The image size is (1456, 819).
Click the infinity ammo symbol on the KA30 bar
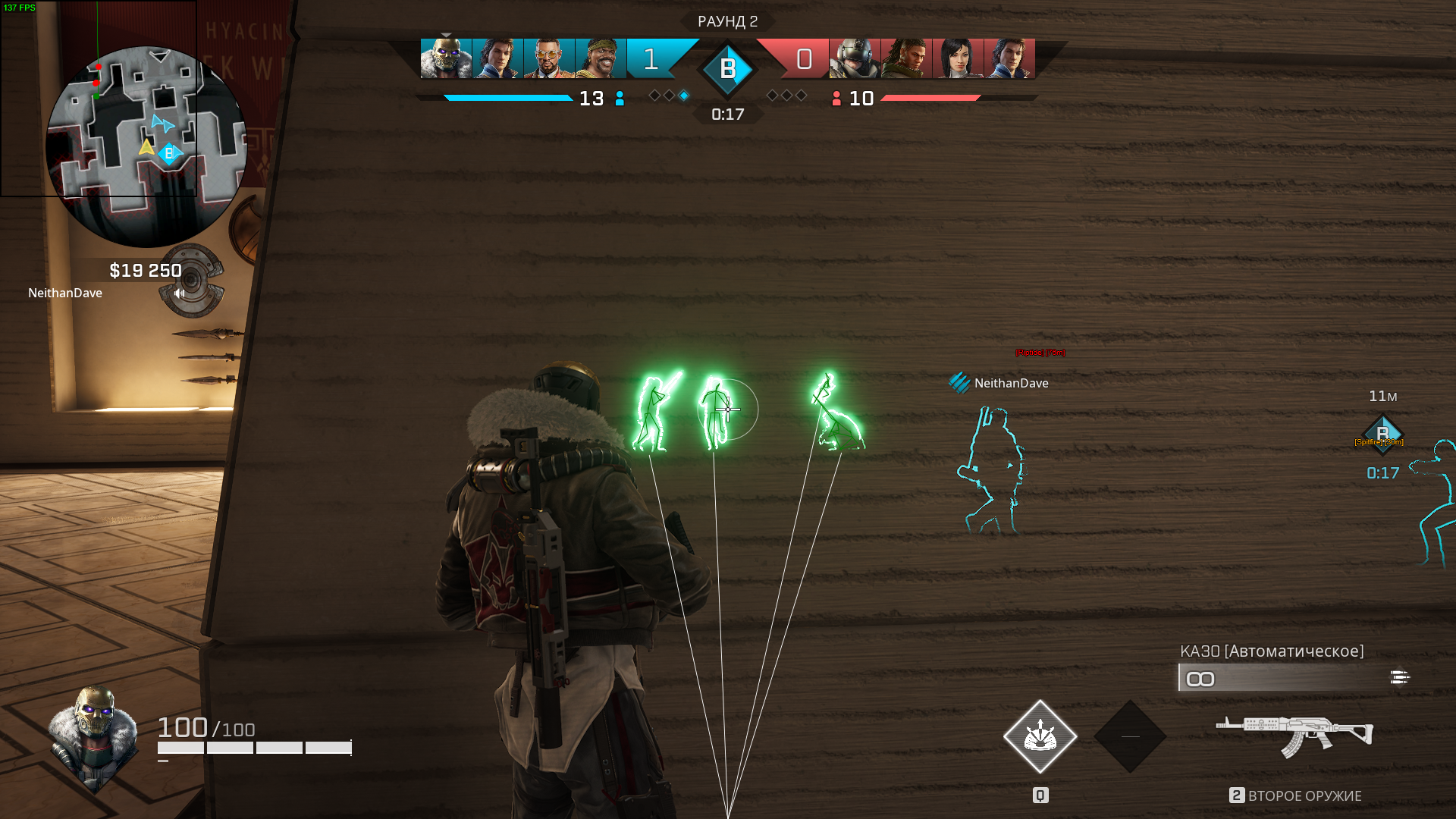click(x=1201, y=679)
